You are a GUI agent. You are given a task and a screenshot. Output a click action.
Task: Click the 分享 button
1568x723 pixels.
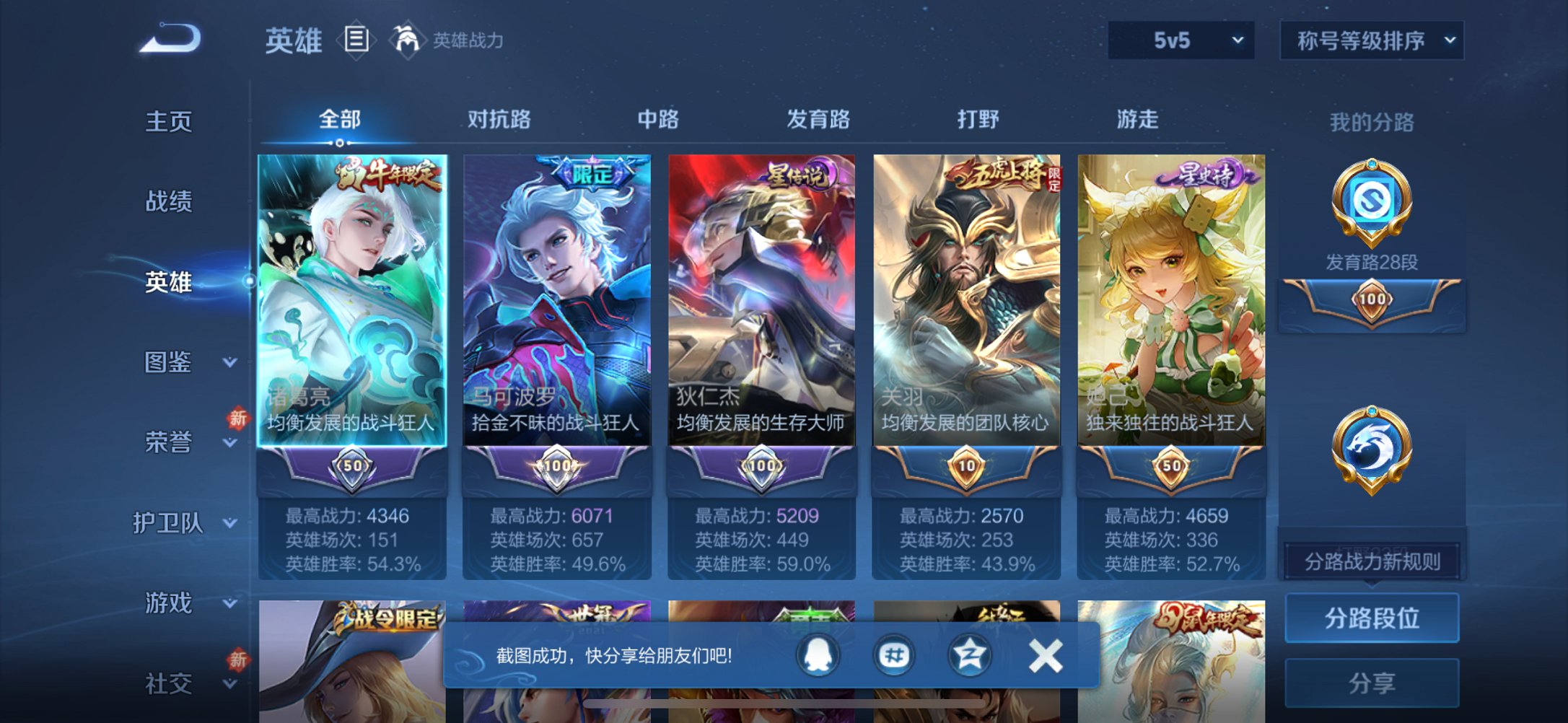[1372, 682]
